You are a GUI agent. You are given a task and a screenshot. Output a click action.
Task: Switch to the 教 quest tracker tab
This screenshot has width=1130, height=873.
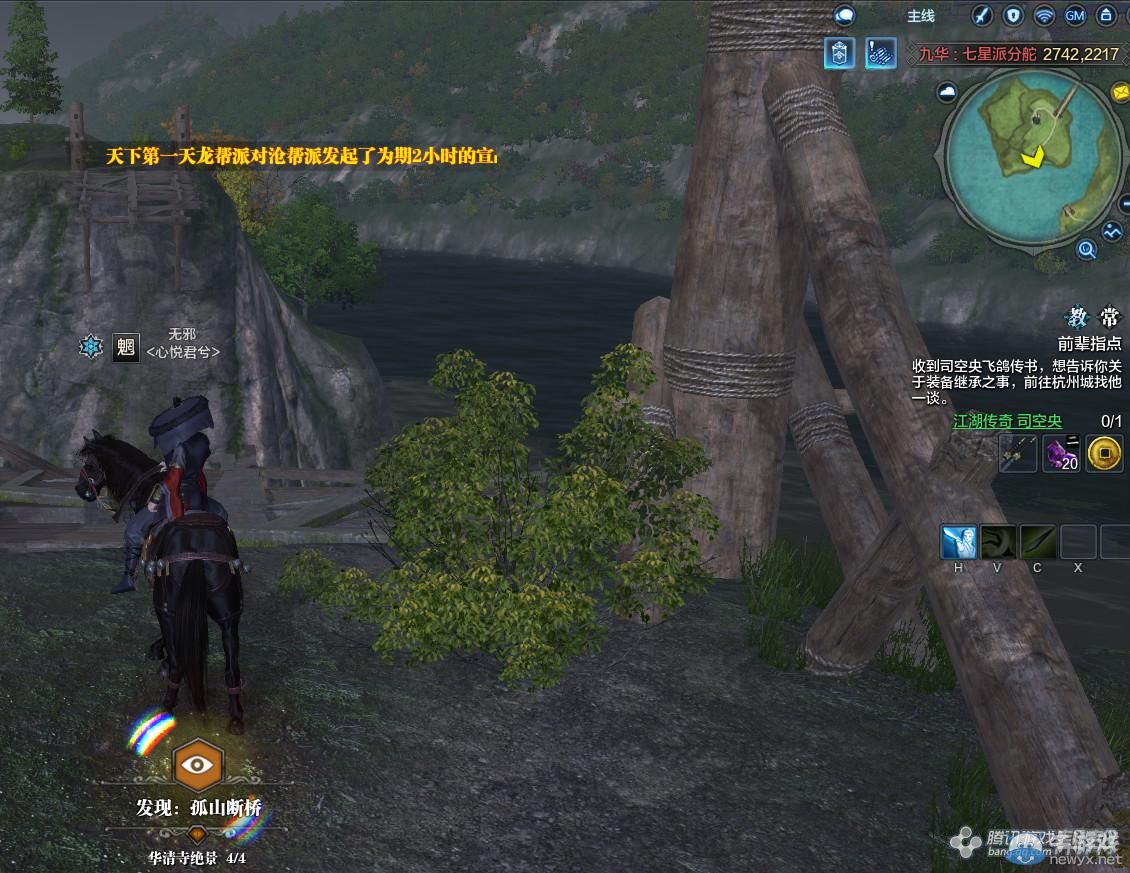1077,317
